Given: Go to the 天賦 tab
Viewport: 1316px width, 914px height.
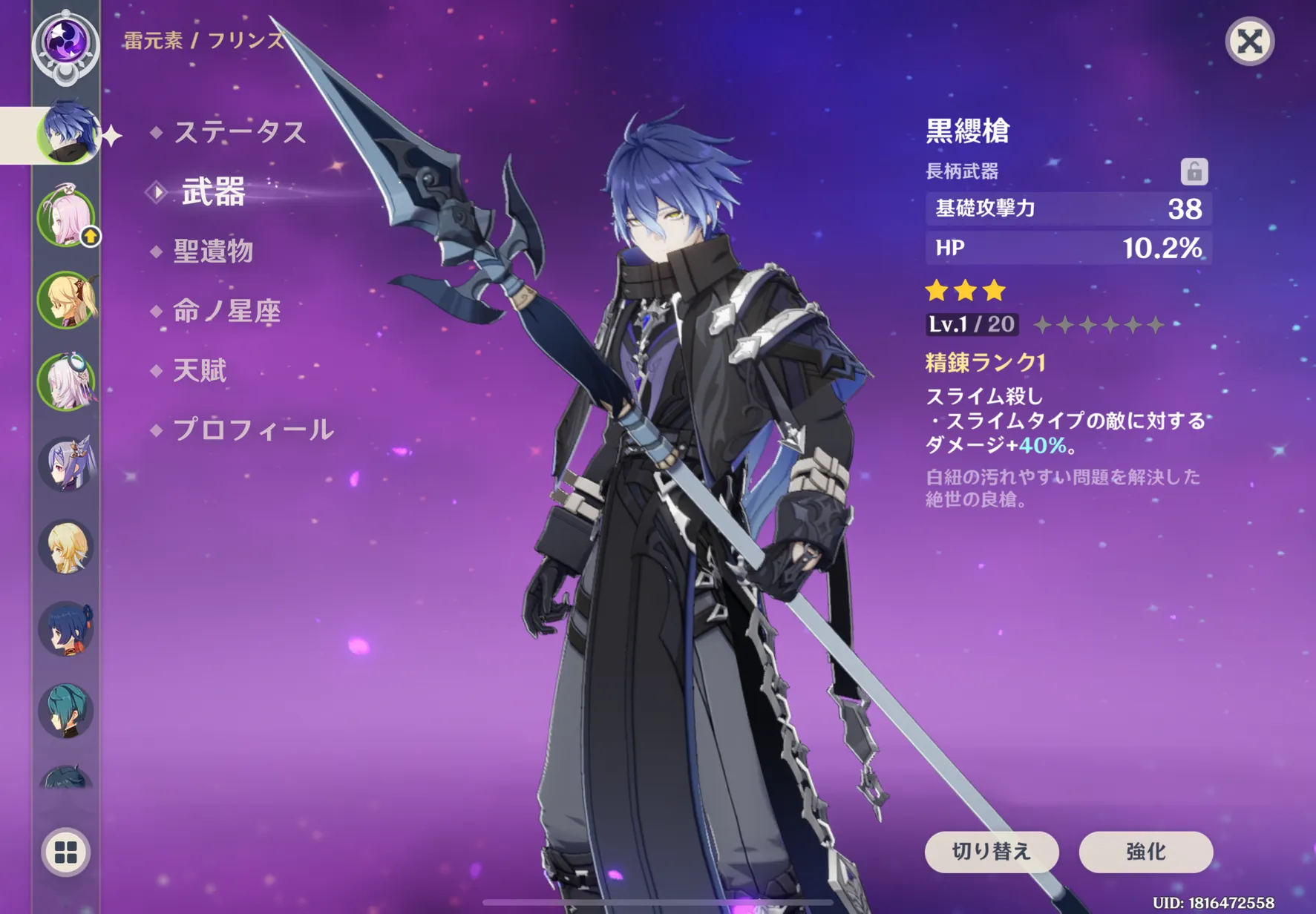Looking at the screenshot, I should pos(199,370).
